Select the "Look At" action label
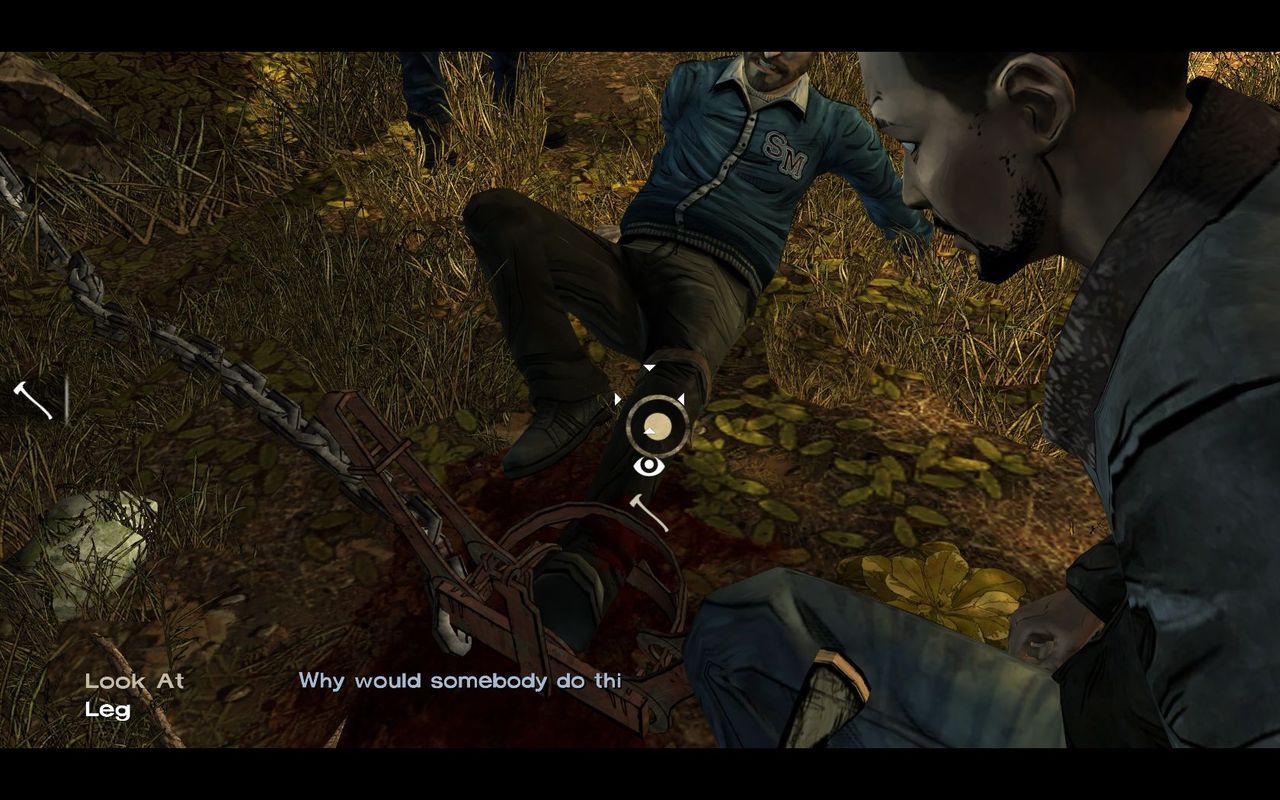 tap(134, 680)
